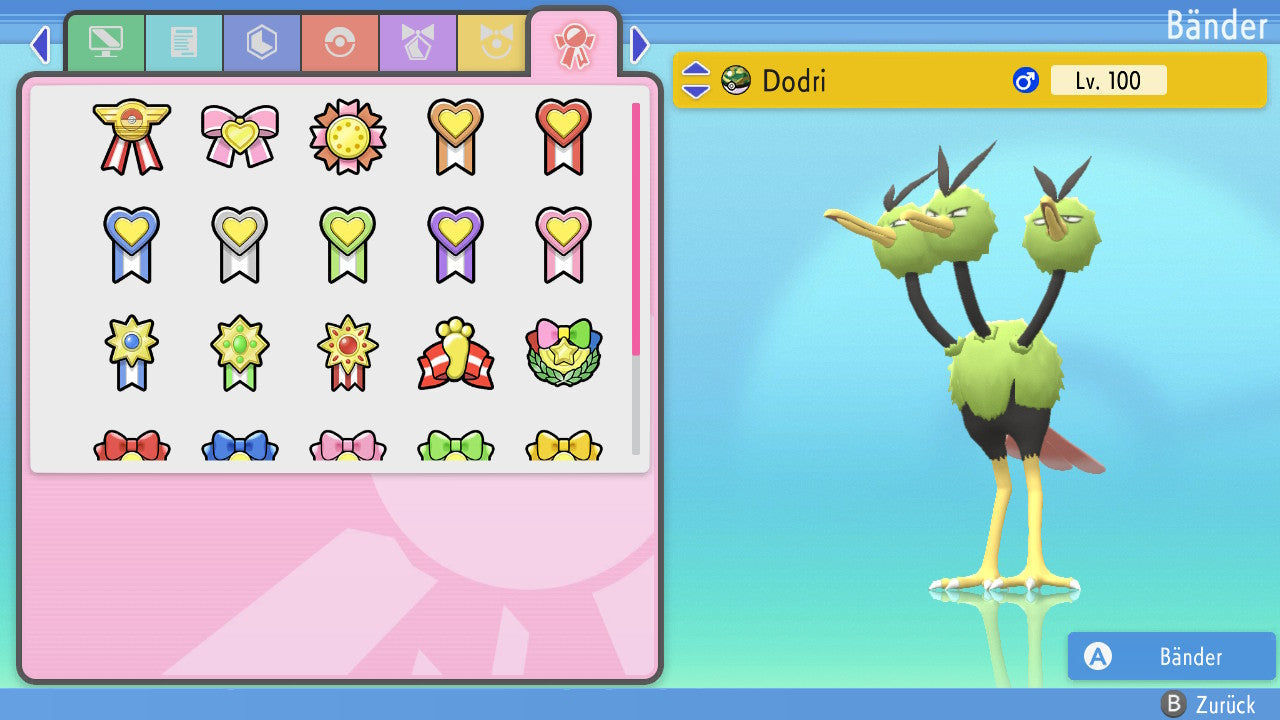Image resolution: width=1280 pixels, height=720 pixels.
Task: Choose the pink bow heart ribbon
Action: (x=240, y=135)
